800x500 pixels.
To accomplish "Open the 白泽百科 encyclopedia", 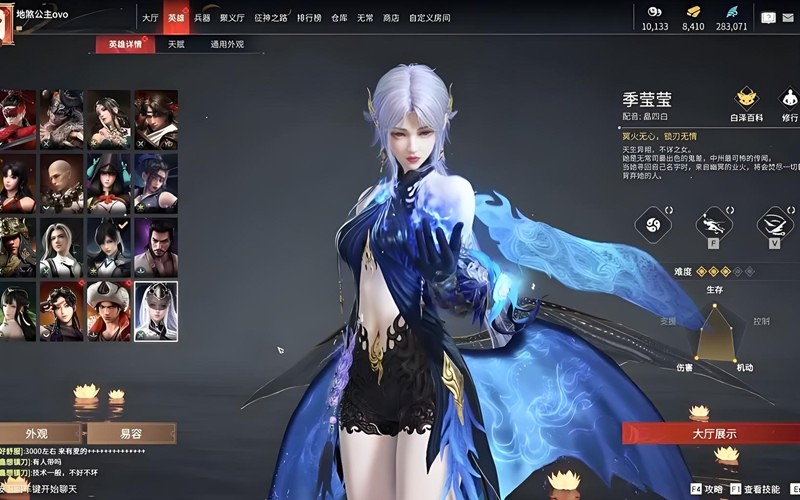I will (746, 104).
